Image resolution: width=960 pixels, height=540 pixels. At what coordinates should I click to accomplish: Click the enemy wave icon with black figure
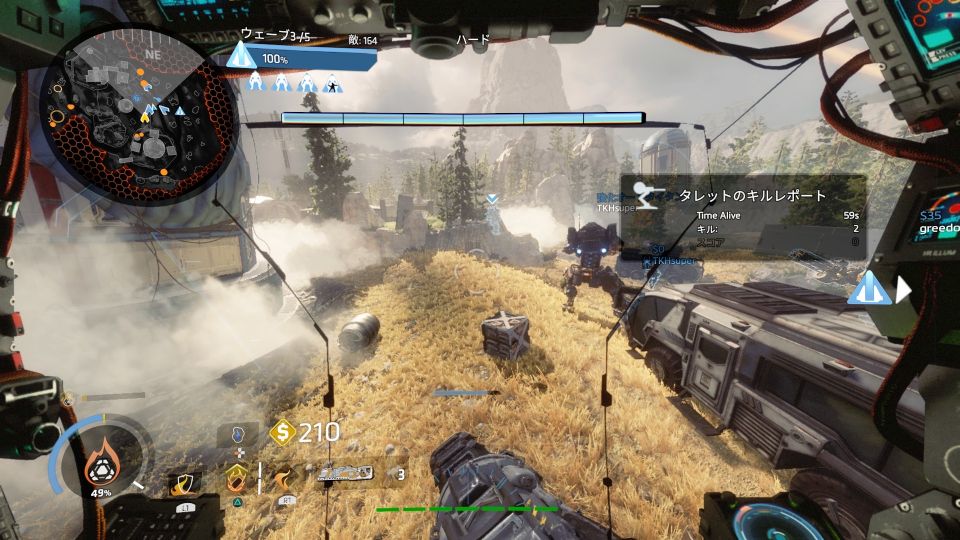(x=333, y=84)
